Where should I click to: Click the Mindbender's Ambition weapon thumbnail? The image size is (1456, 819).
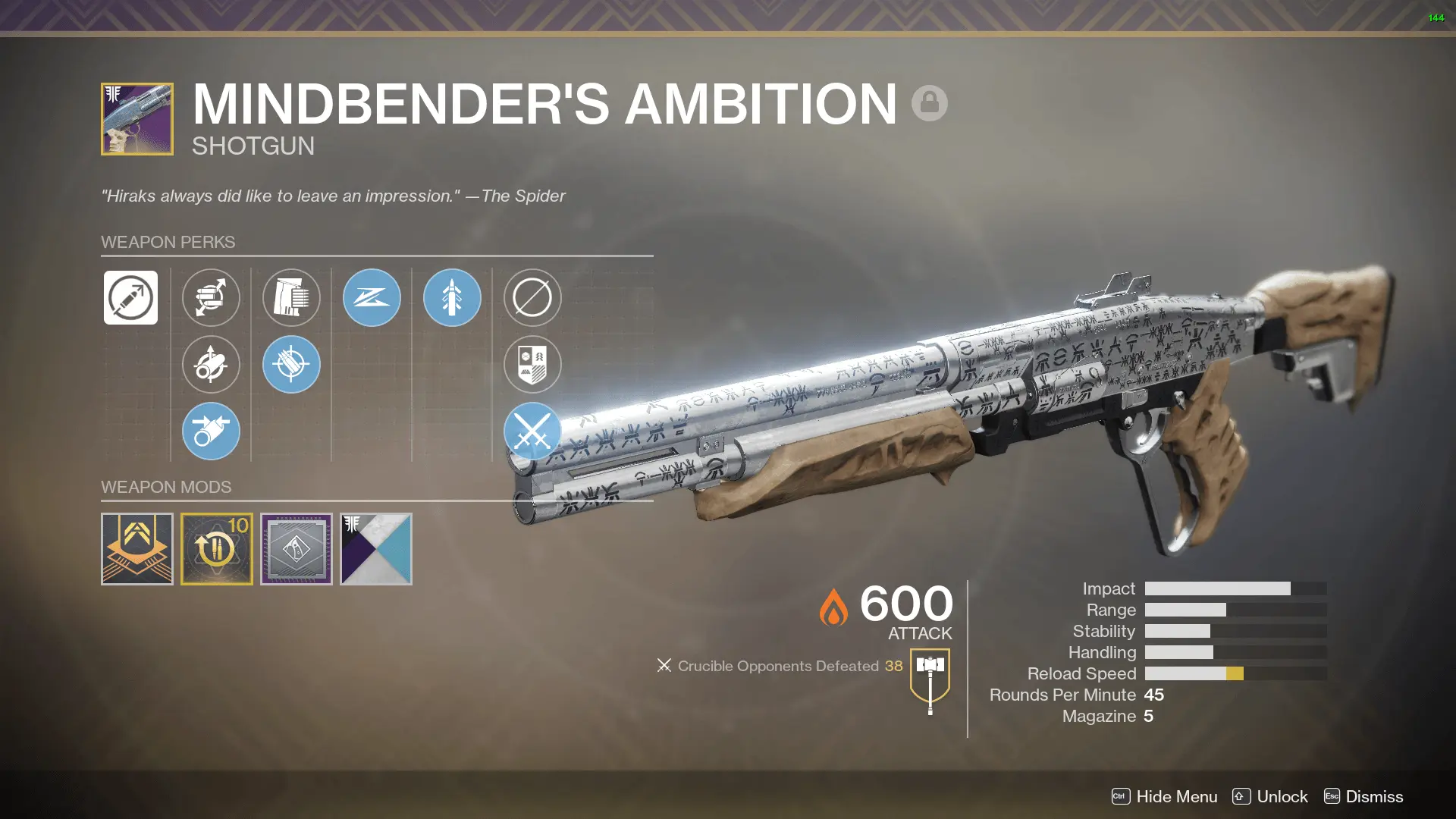coord(136,119)
